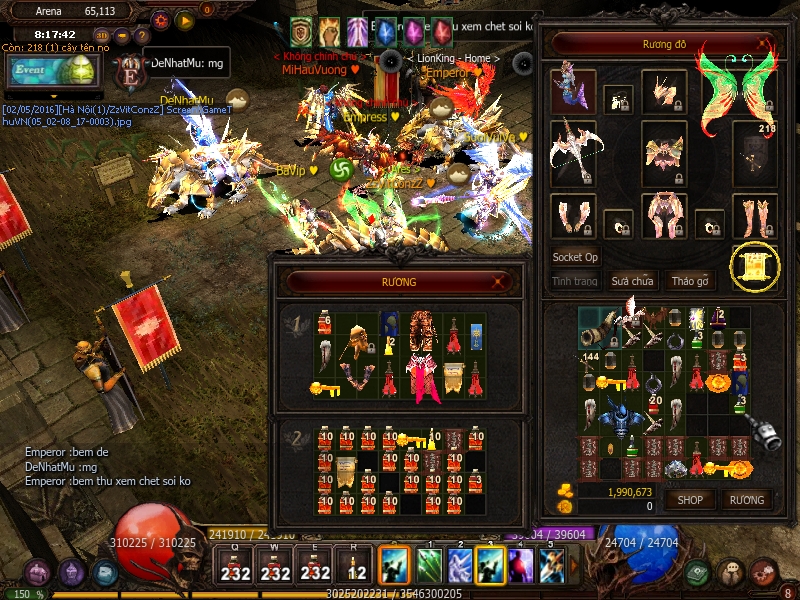
Task: Open the SHOP from inventory
Action: pyautogui.click(x=691, y=499)
